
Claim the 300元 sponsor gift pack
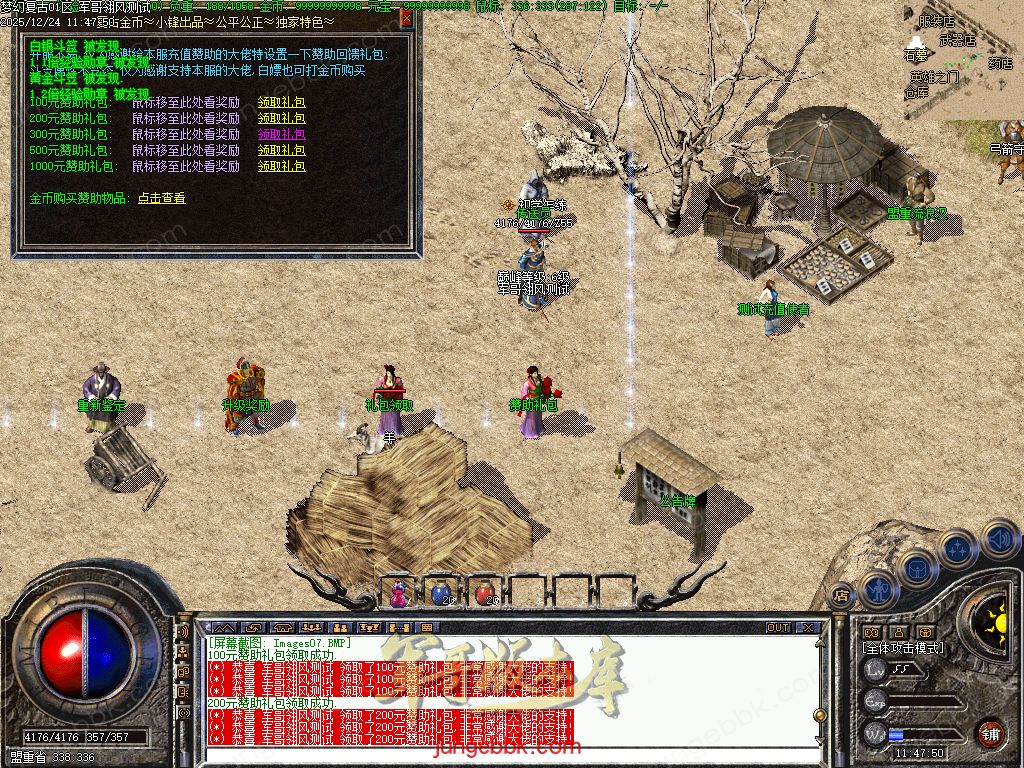pyautogui.click(x=281, y=134)
